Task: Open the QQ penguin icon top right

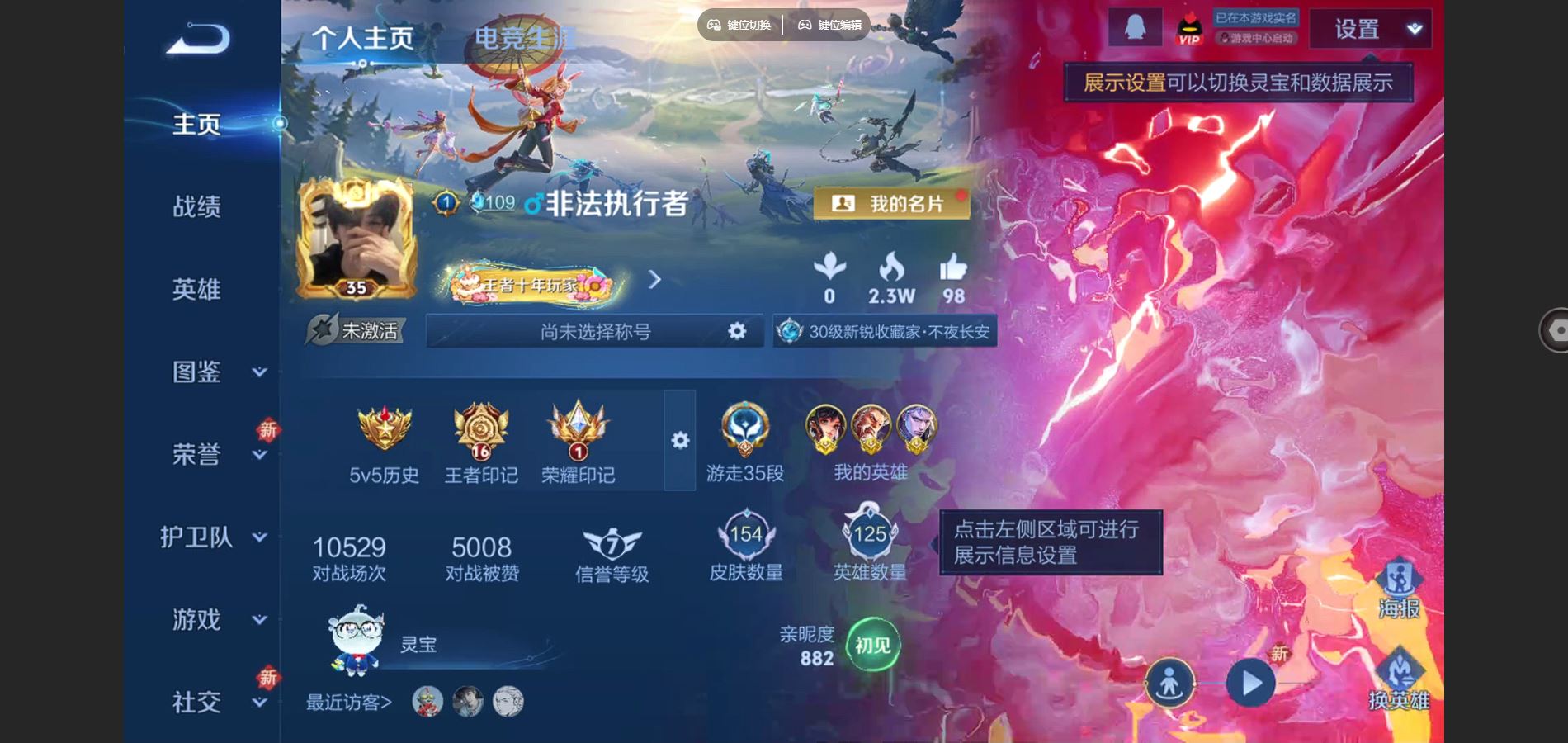Action: [1135, 26]
